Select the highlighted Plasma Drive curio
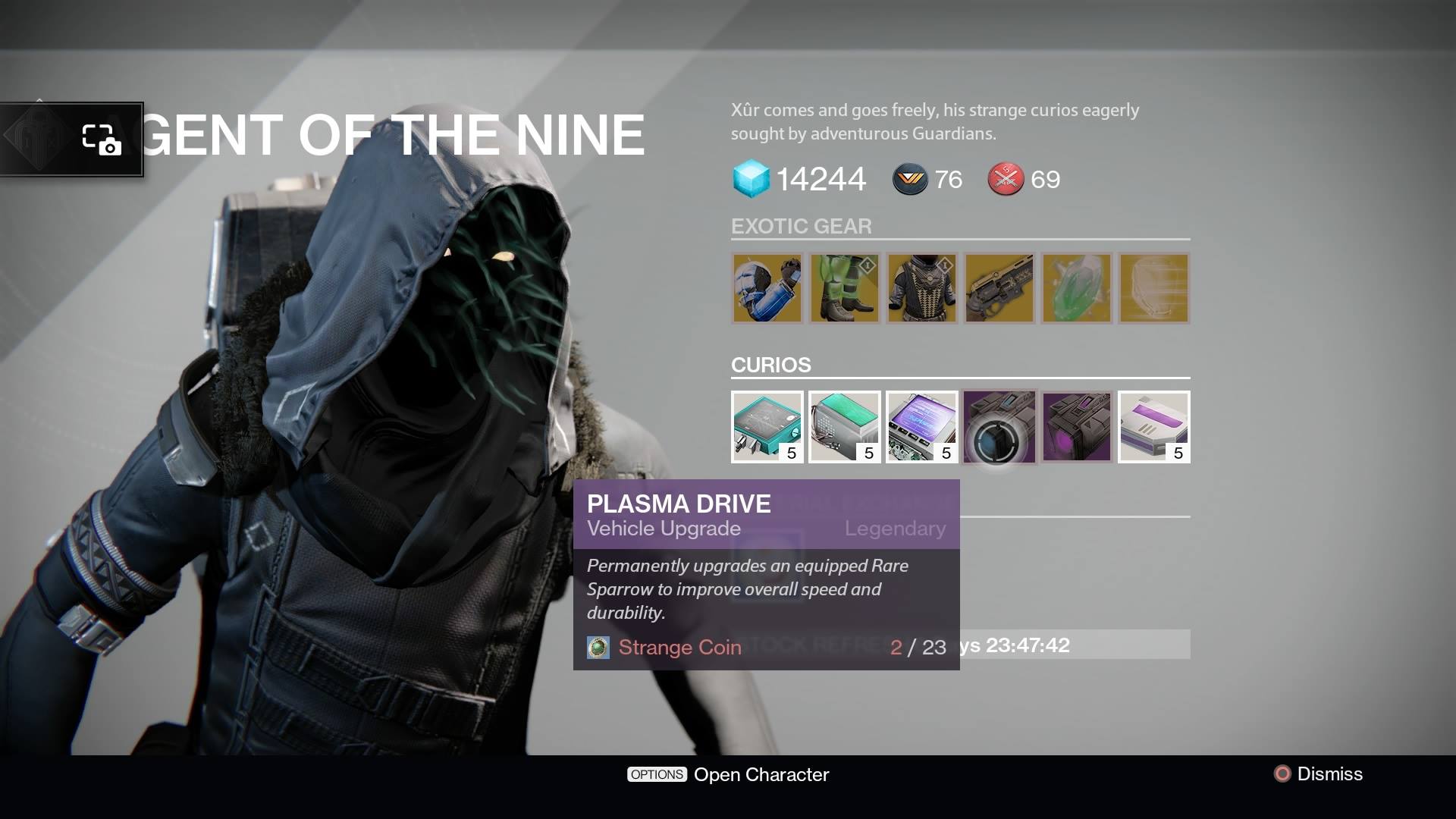 [x=999, y=426]
